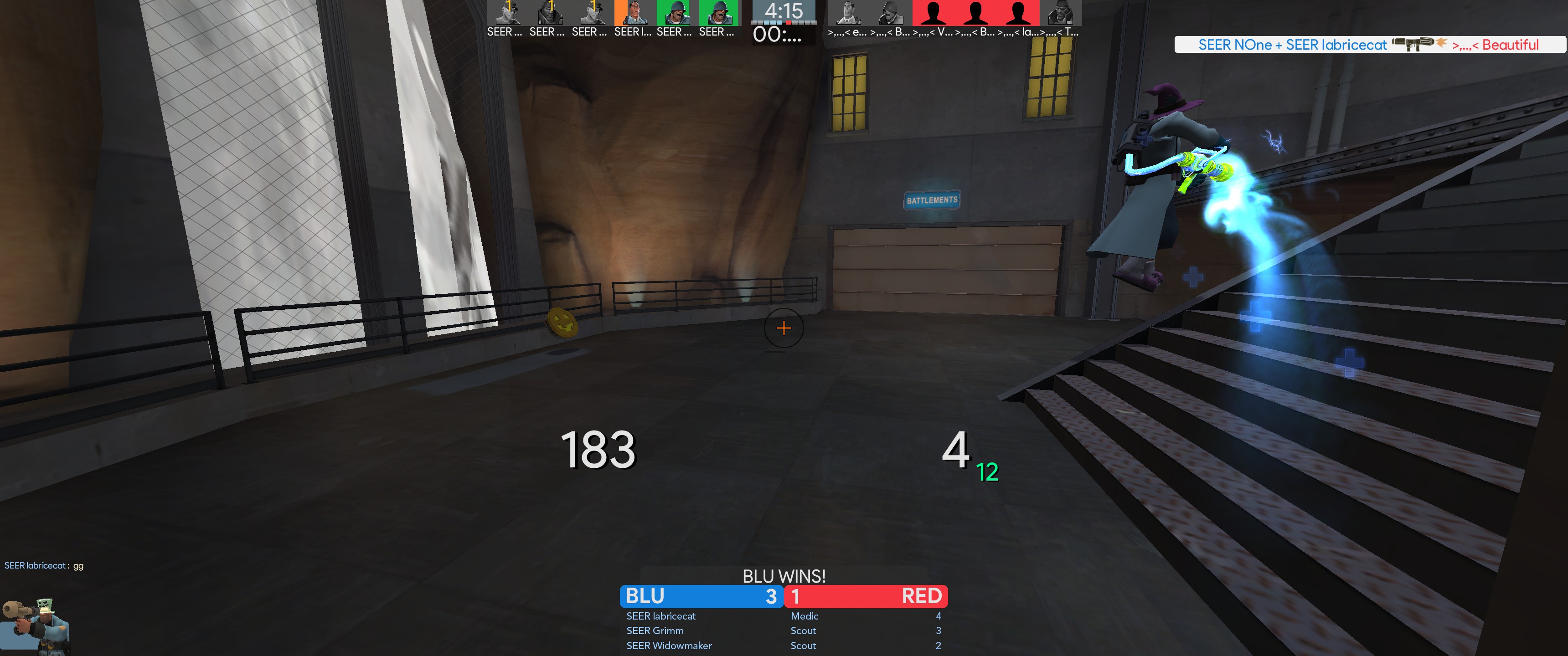Click the BLU team score banner
The image size is (1568, 656).
point(701,596)
